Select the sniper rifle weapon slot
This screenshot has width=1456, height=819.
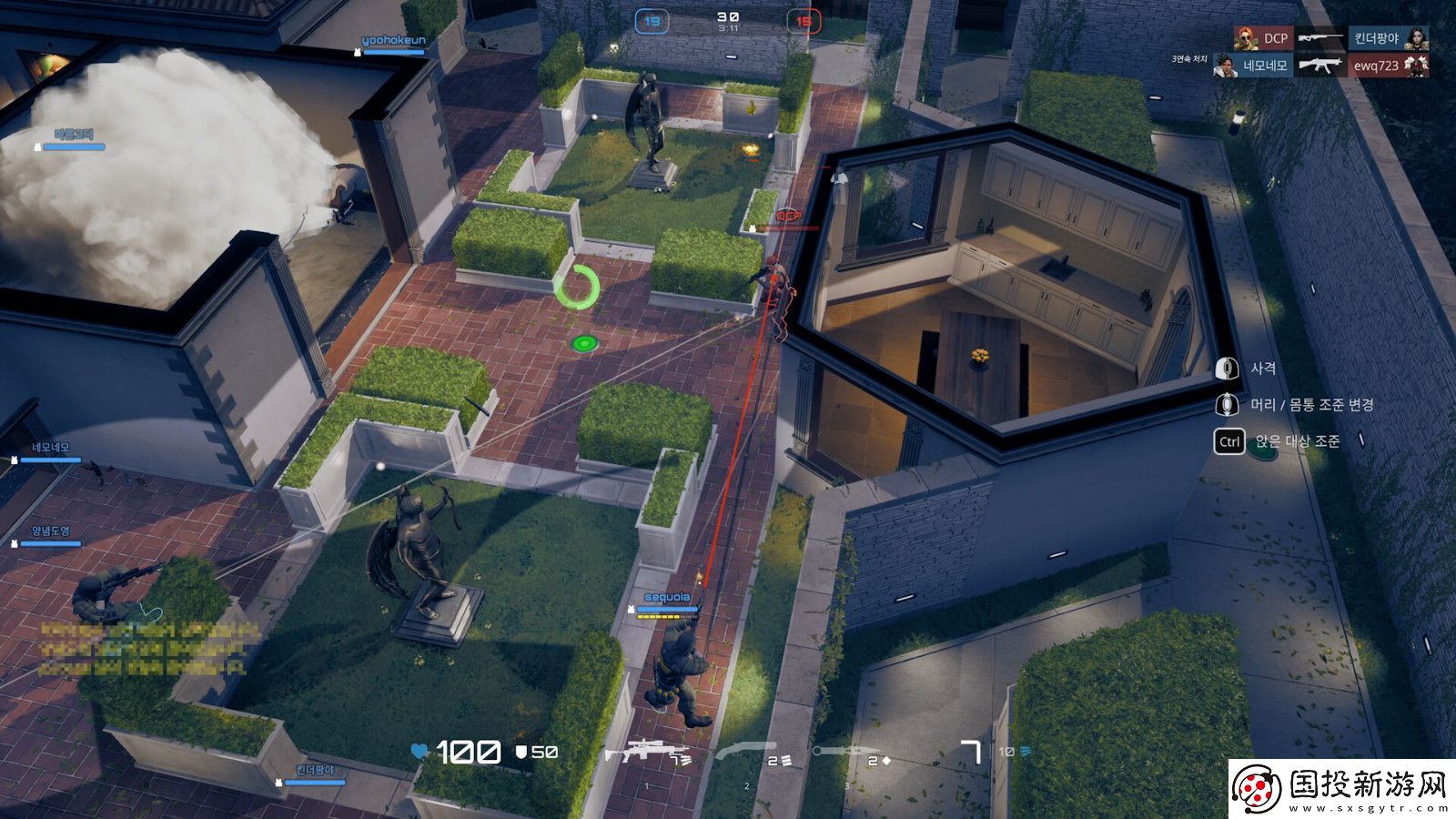[645, 753]
